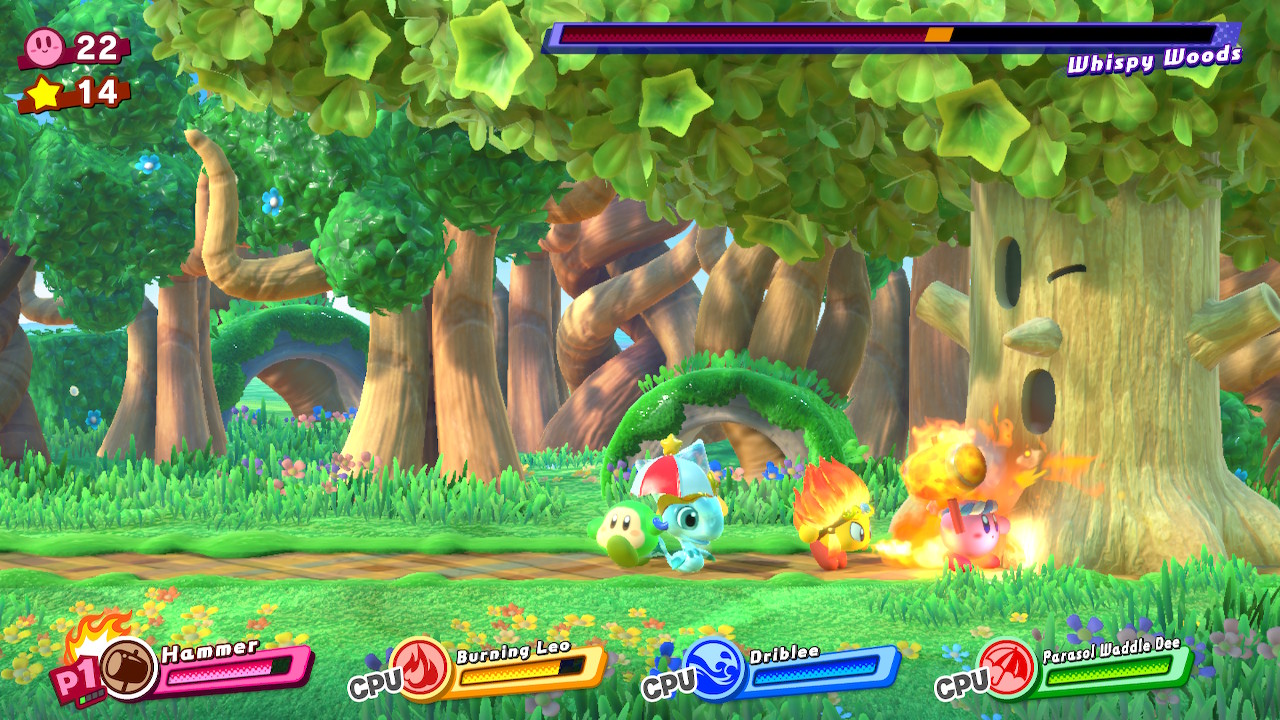This screenshot has height=720, width=1280.
Task: Select the Parasol Waddle Dee umbrella icon
Action: 1008,667
